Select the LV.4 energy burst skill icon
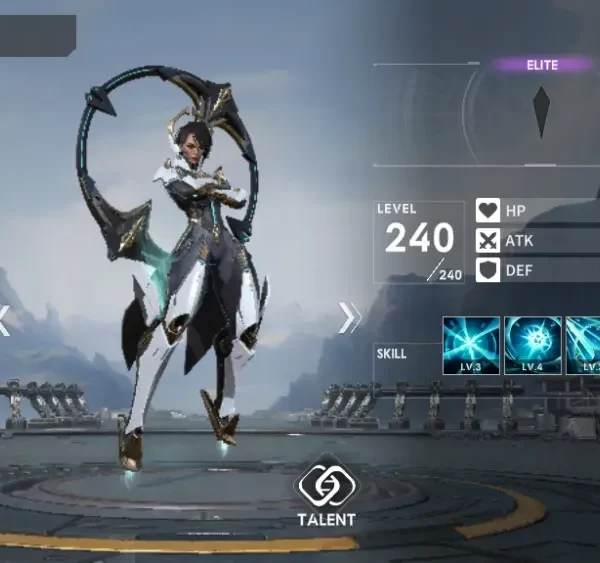The image size is (600, 563). click(x=532, y=345)
